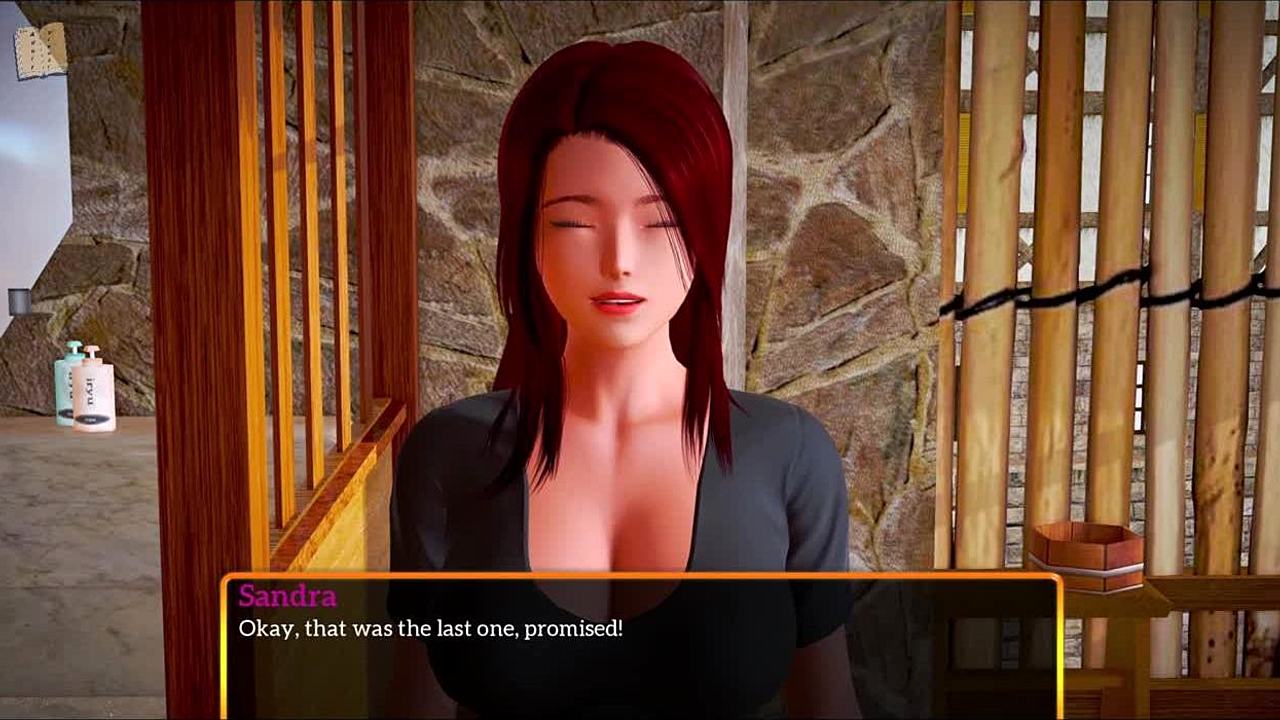Open the journal book icon
Image resolution: width=1280 pixels, height=720 pixels.
click(x=40, y=52)
